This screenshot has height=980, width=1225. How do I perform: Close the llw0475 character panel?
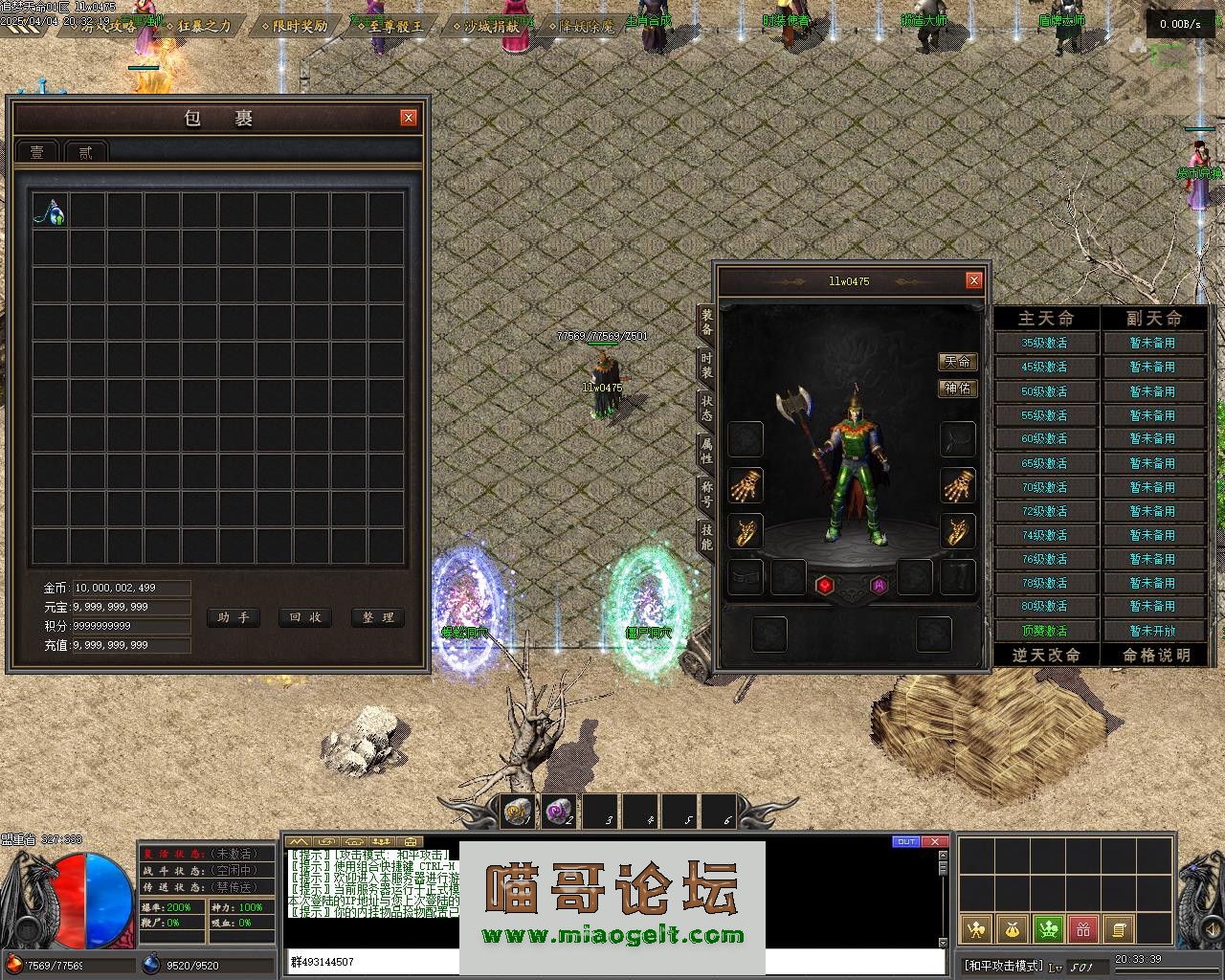(x=973, y=280)
